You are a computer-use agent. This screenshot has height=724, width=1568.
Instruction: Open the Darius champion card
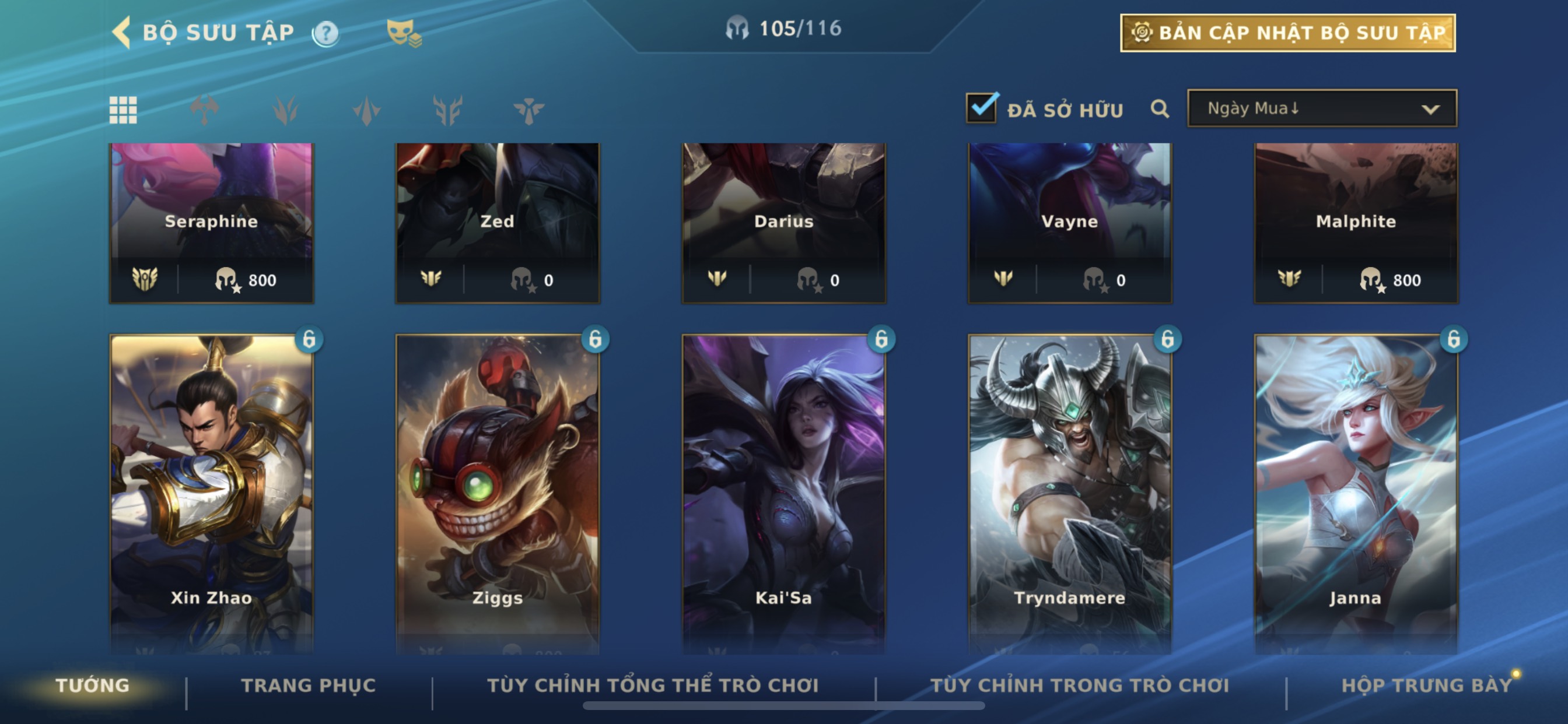click(x=783, y=222)
